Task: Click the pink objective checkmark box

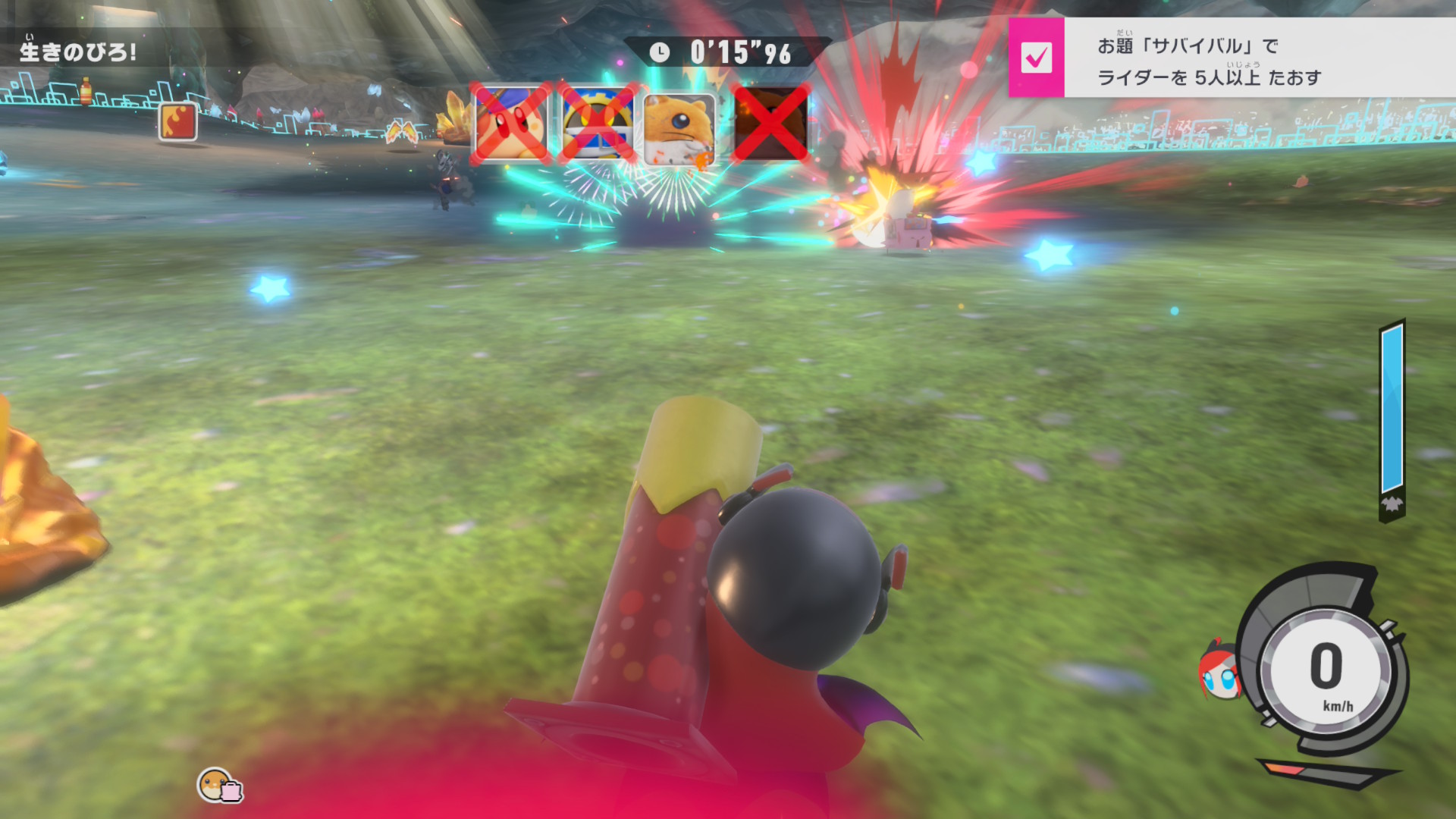Action: click(x=1036, y=58)
